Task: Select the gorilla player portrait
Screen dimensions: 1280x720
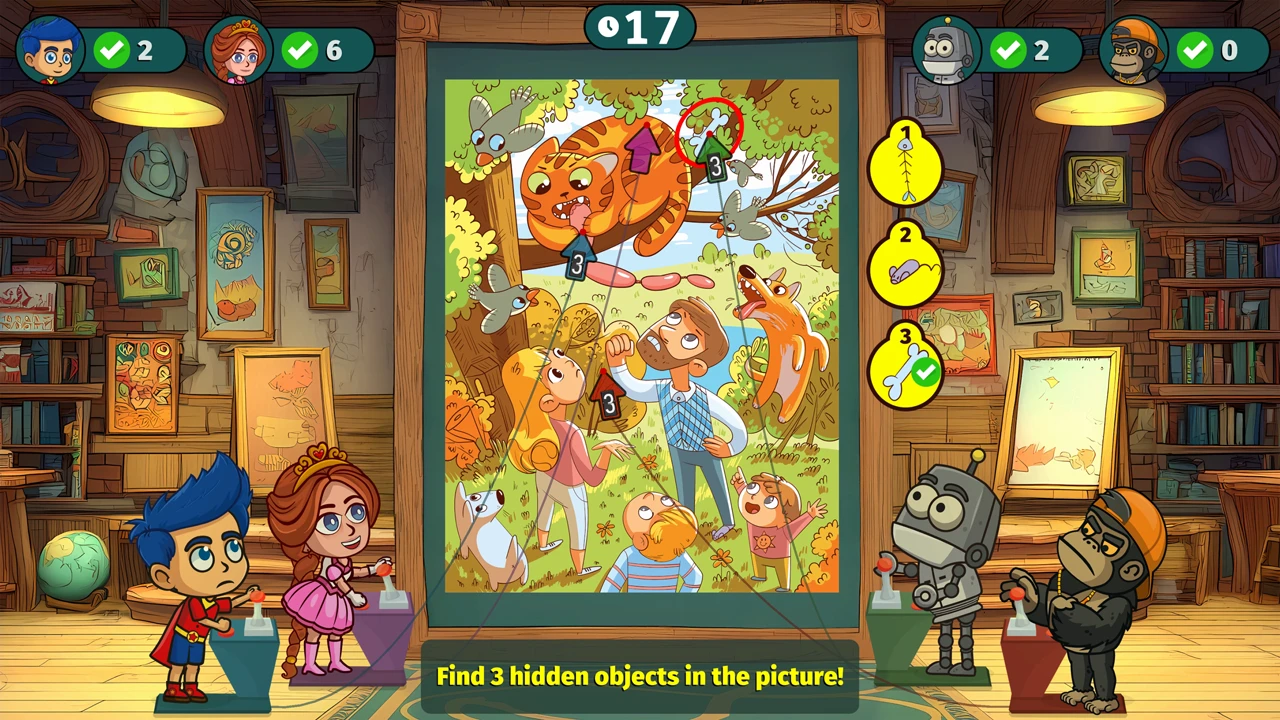Action: tap(1133, 50)
